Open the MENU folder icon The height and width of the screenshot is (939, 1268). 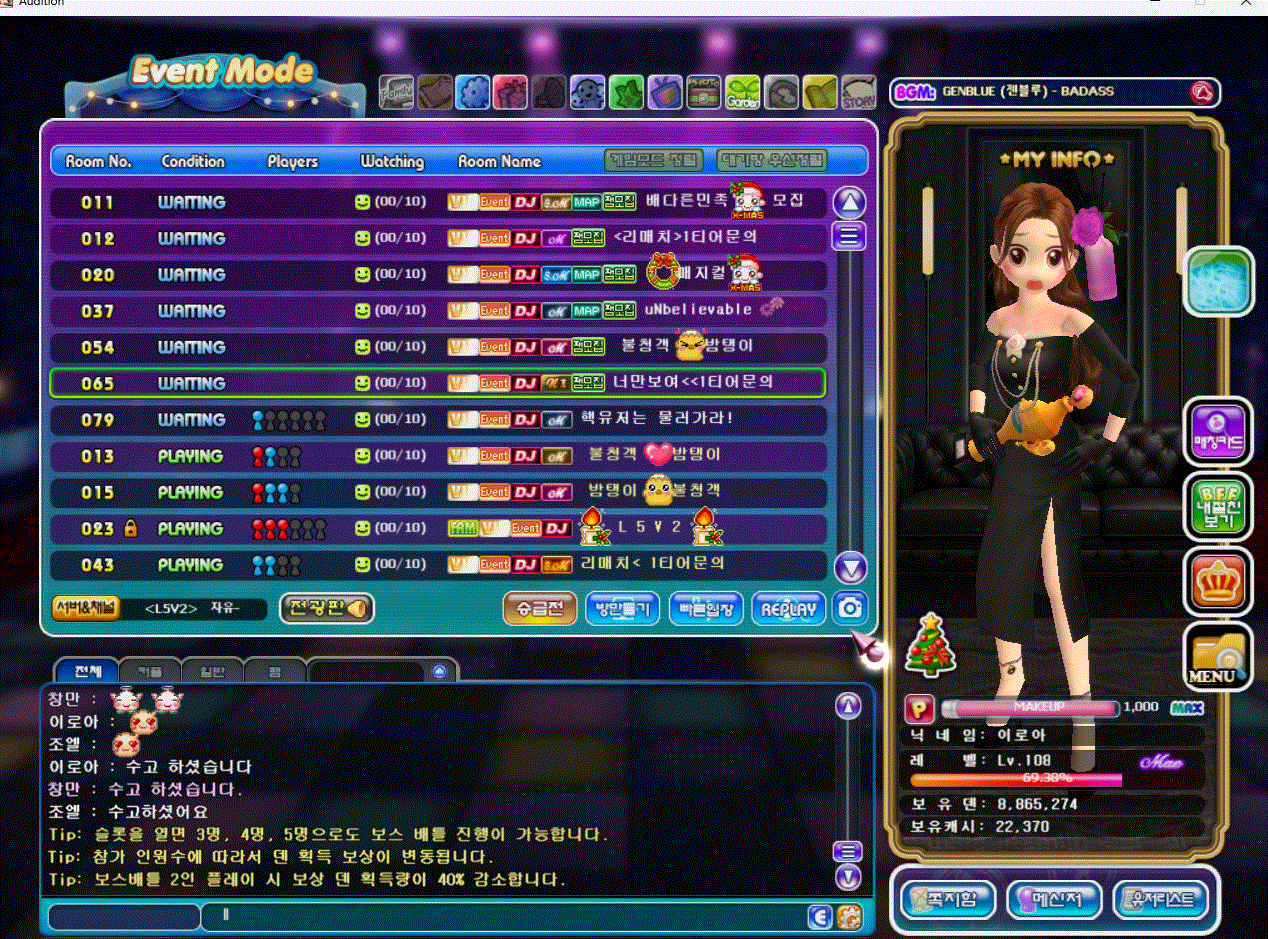point(1217,657)
